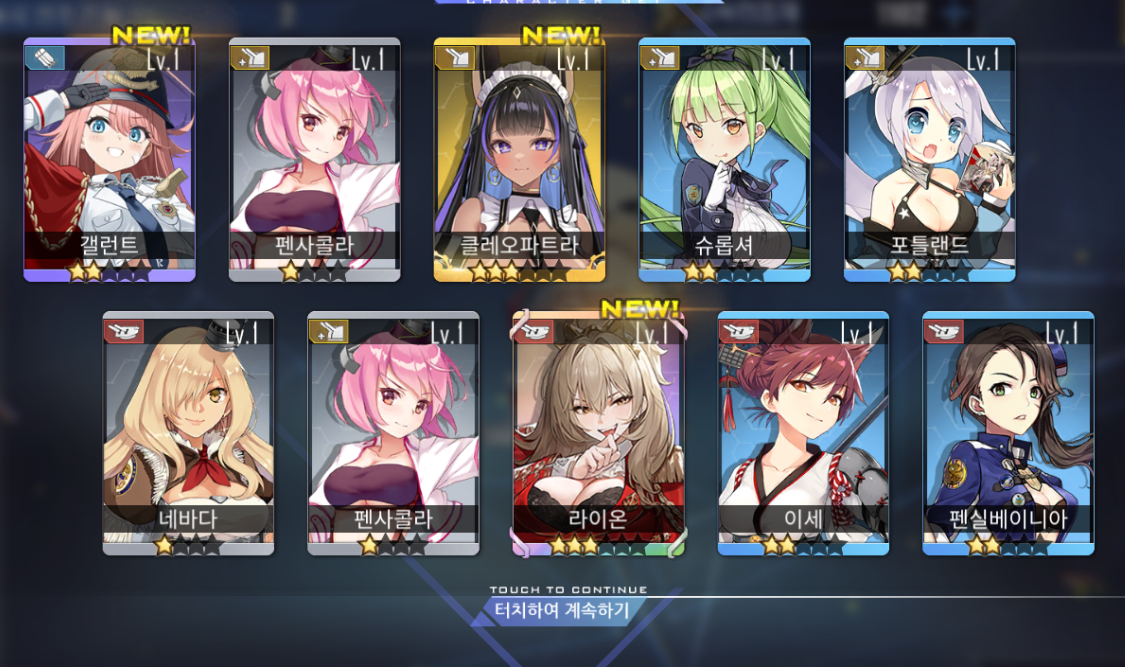
Task: Tap 터치하여 계속하기 to continue
Action: (563, 610)
